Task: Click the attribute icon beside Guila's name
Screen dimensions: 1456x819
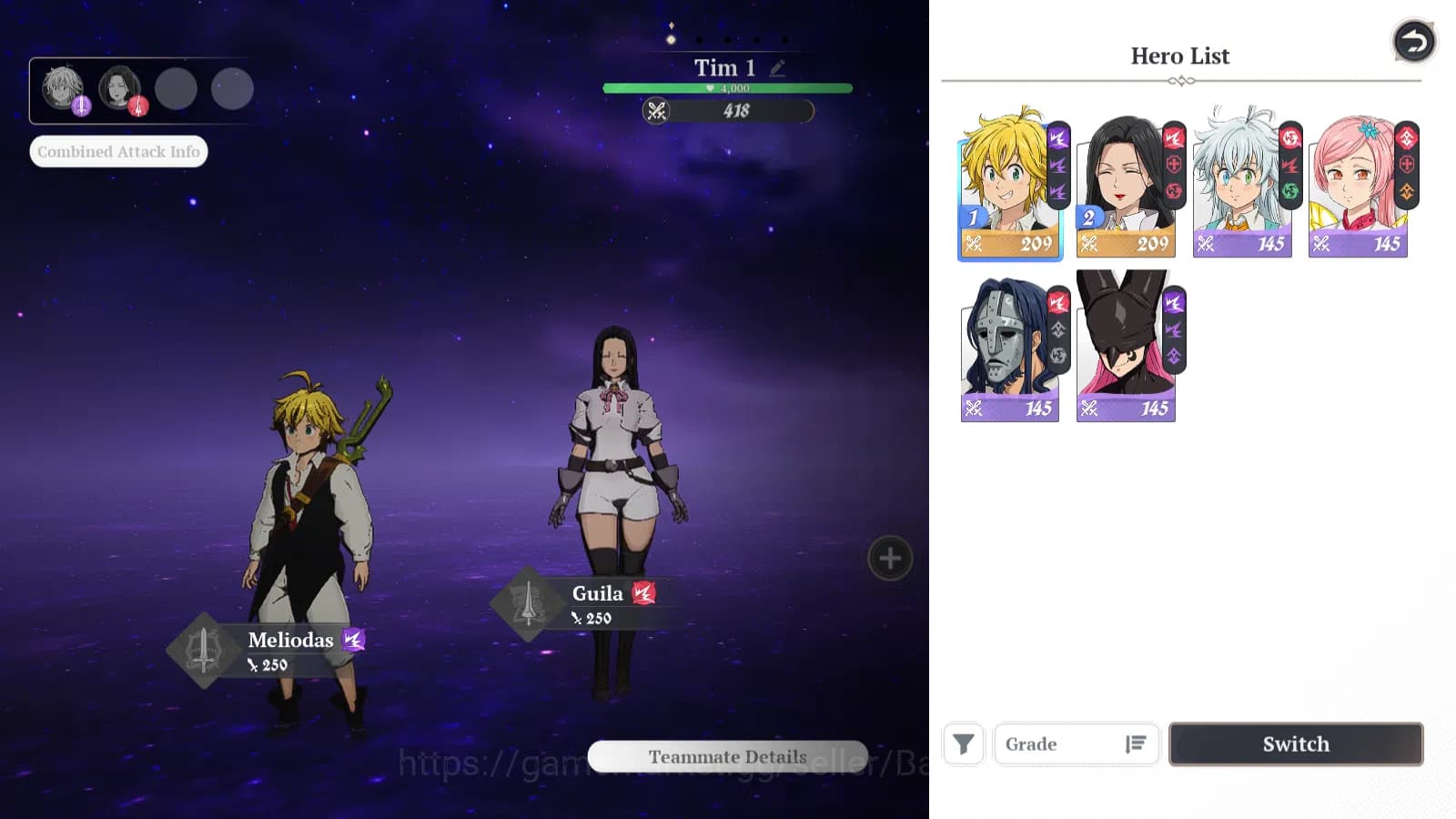Action: coord(646,593)
